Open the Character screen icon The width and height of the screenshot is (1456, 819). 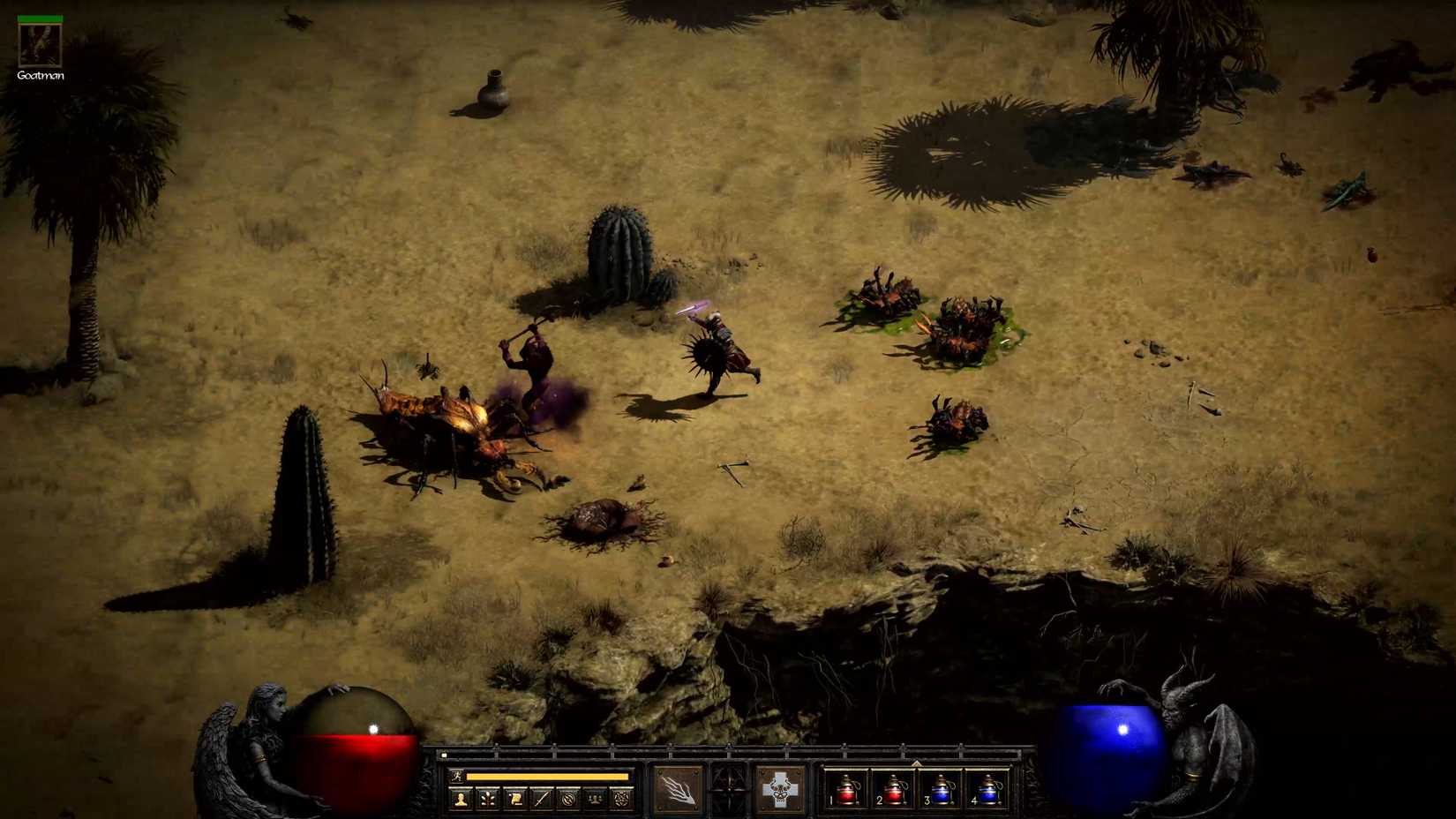point(462,797)
